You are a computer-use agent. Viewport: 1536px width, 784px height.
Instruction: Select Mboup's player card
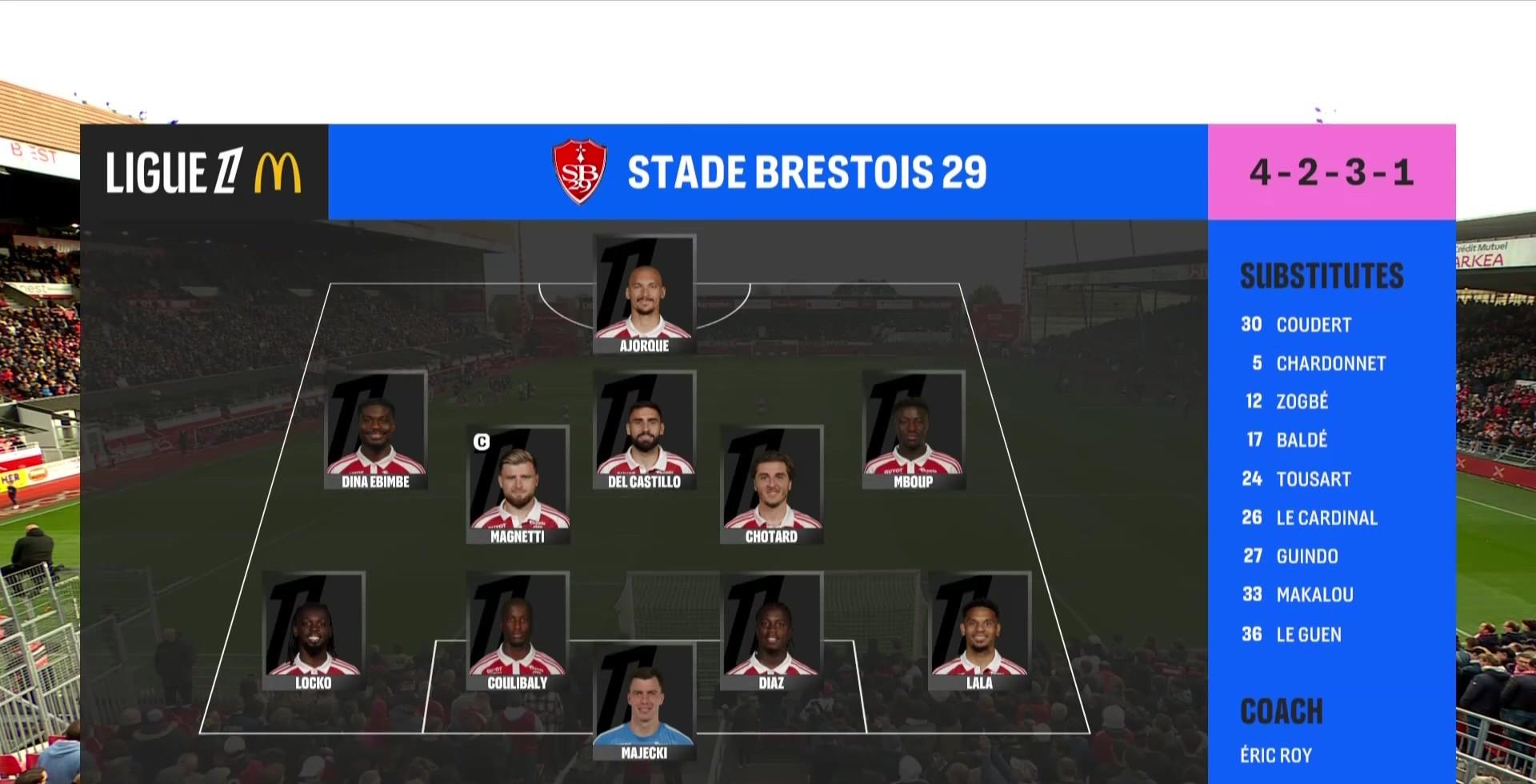913,430
